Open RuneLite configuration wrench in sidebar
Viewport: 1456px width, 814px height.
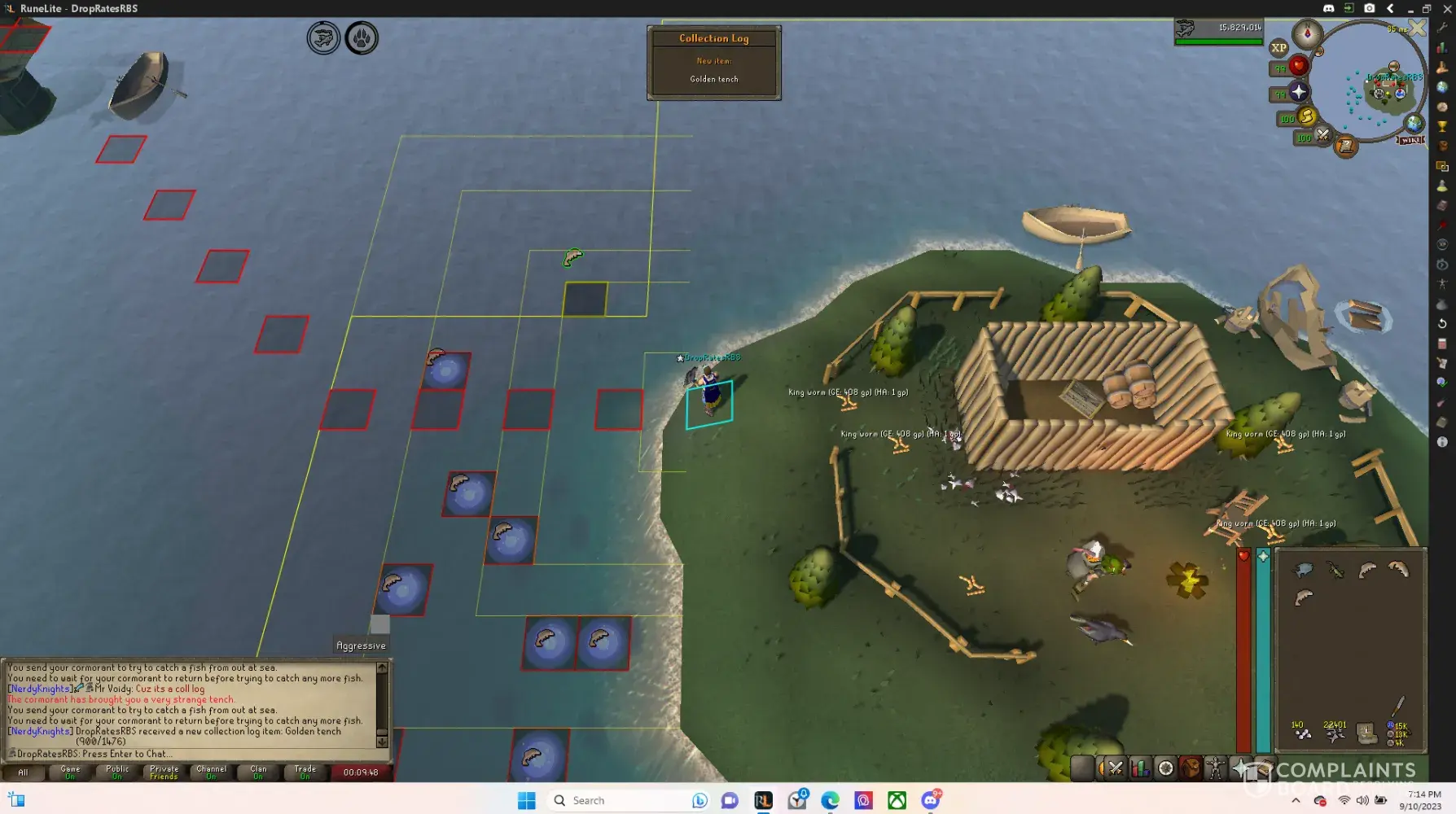(1442, 28)
